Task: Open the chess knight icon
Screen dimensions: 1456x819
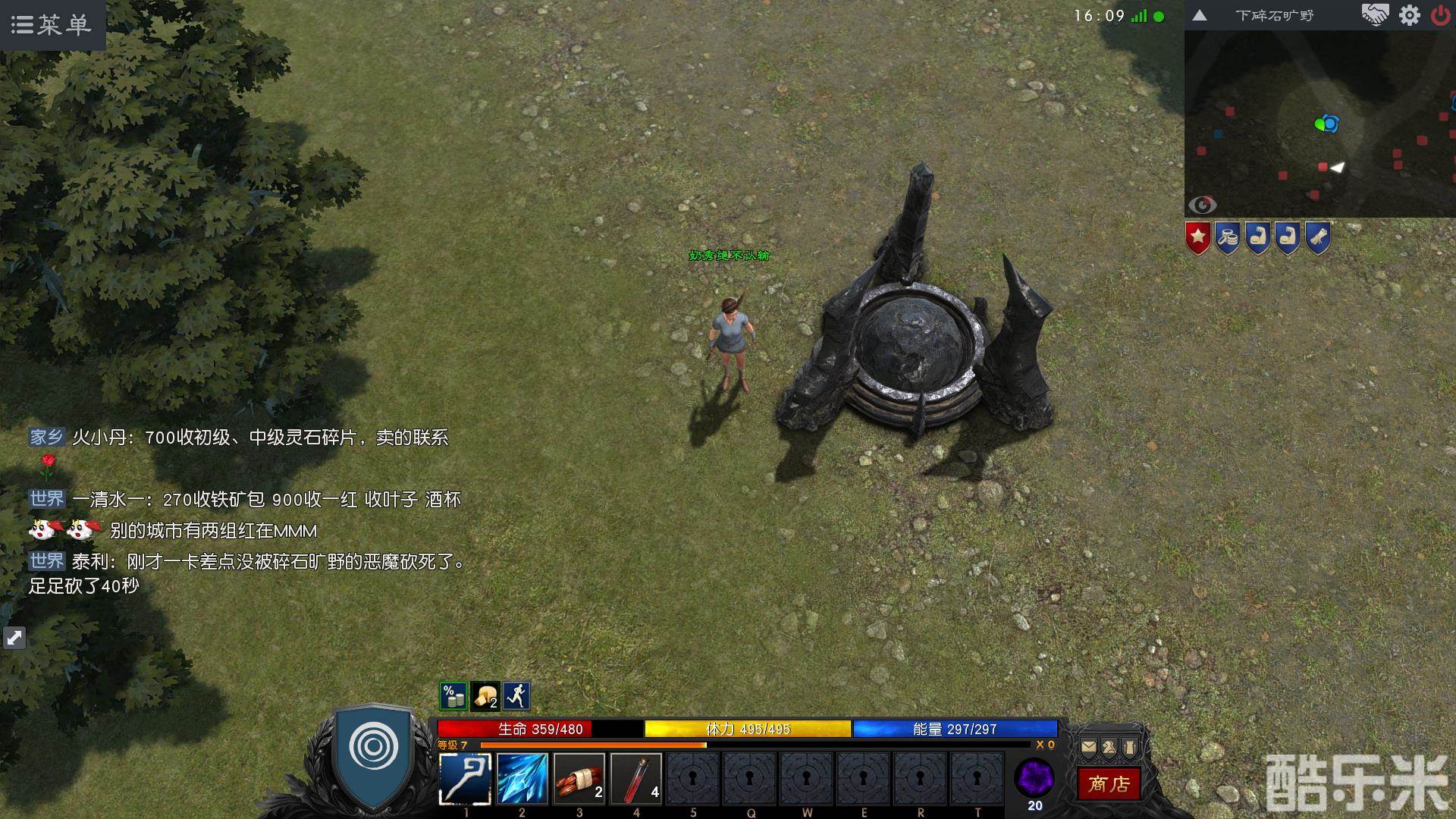Action: (x=1109, y=747)
